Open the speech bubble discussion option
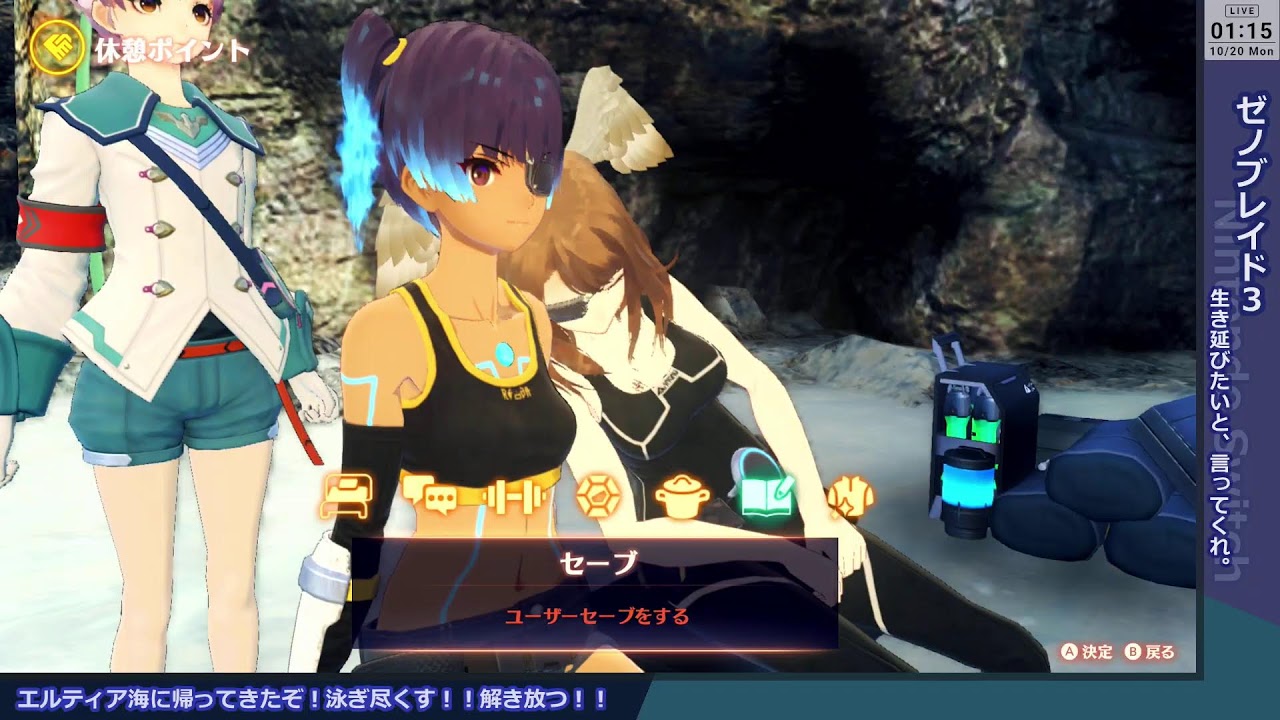 [x=429, y=495]
